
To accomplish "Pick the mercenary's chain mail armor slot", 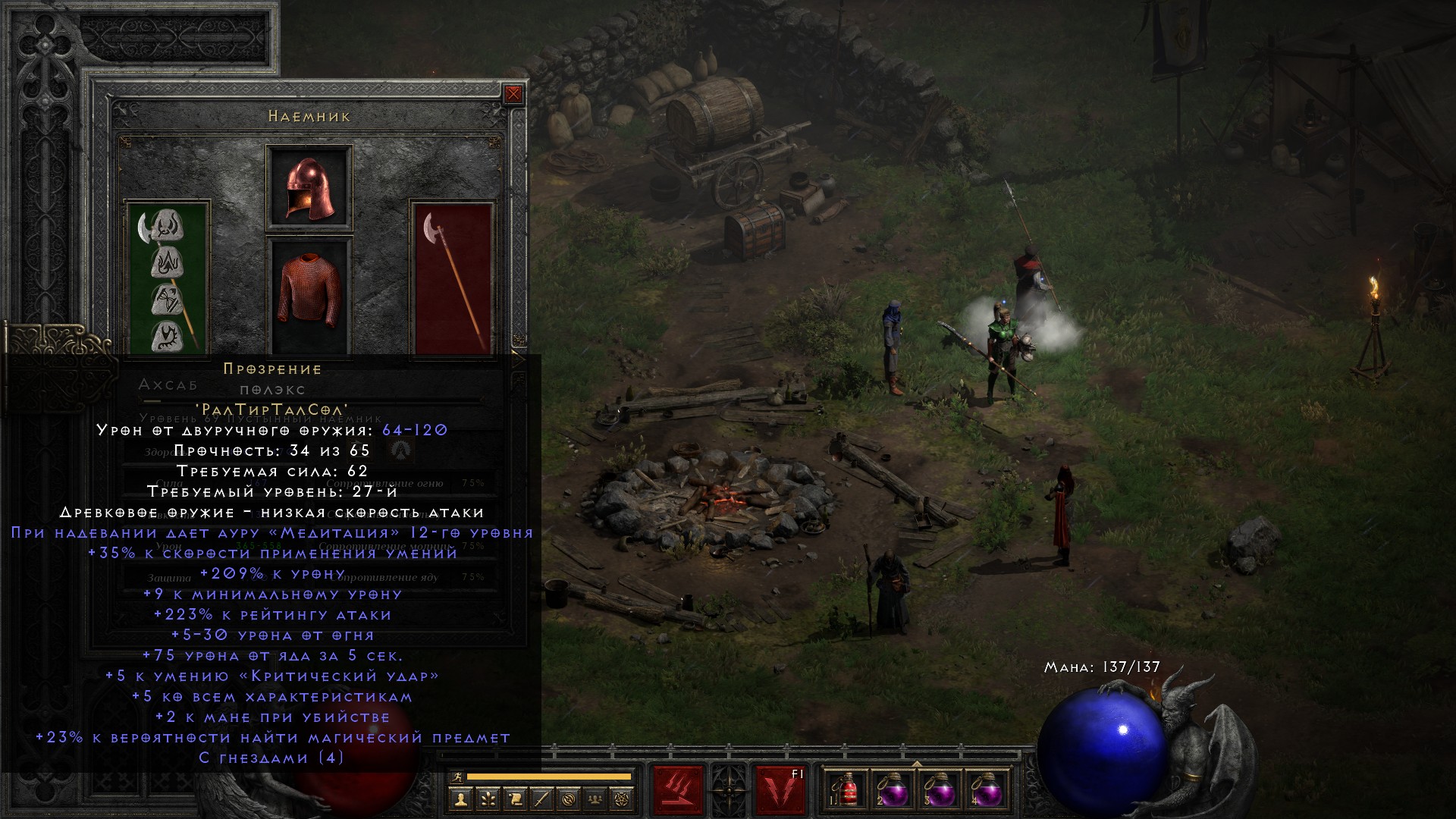I will click(x=309, y=296).
